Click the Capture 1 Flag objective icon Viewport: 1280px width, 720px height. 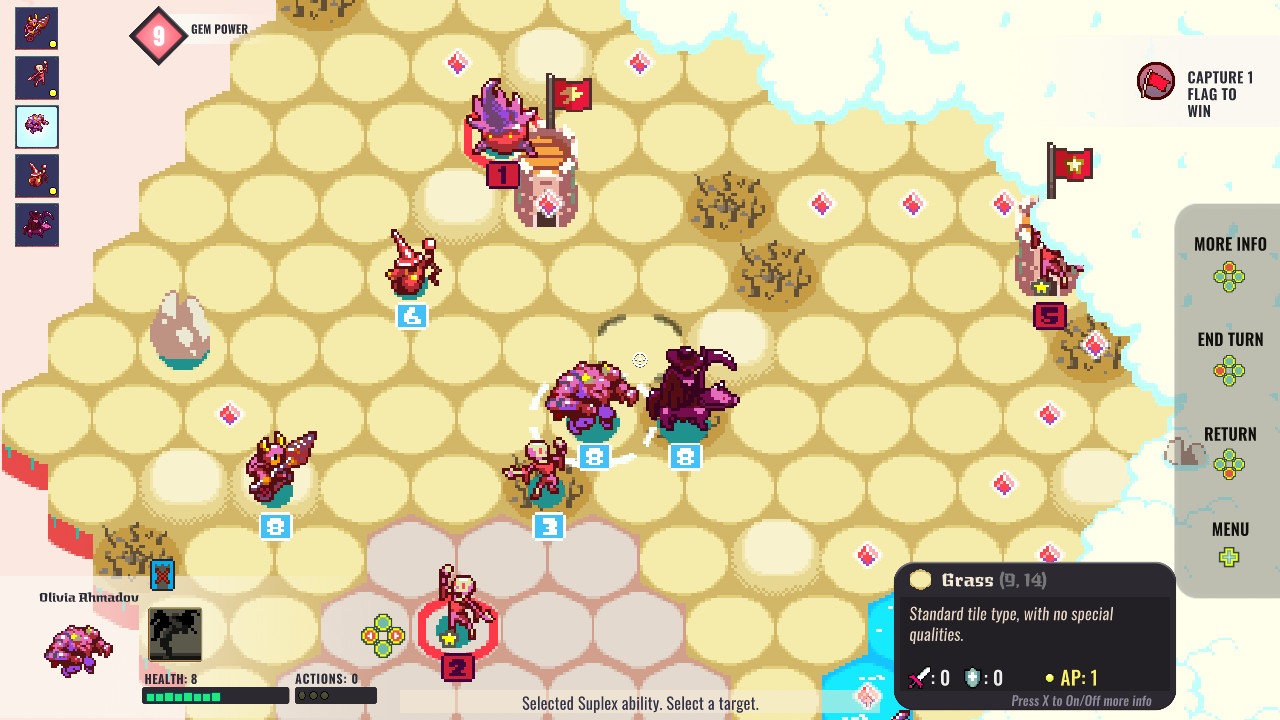tap(1154, 80)
